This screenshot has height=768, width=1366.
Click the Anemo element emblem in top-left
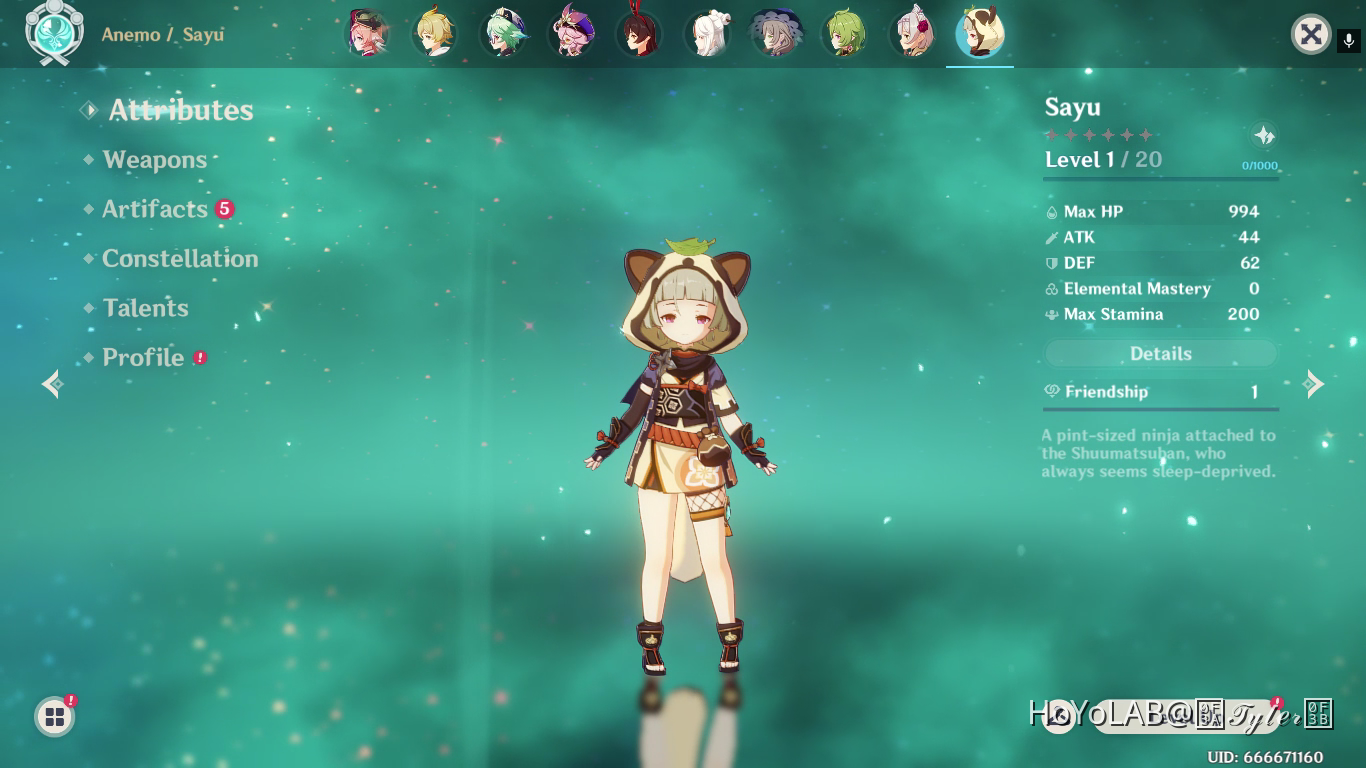pos(55,33)
